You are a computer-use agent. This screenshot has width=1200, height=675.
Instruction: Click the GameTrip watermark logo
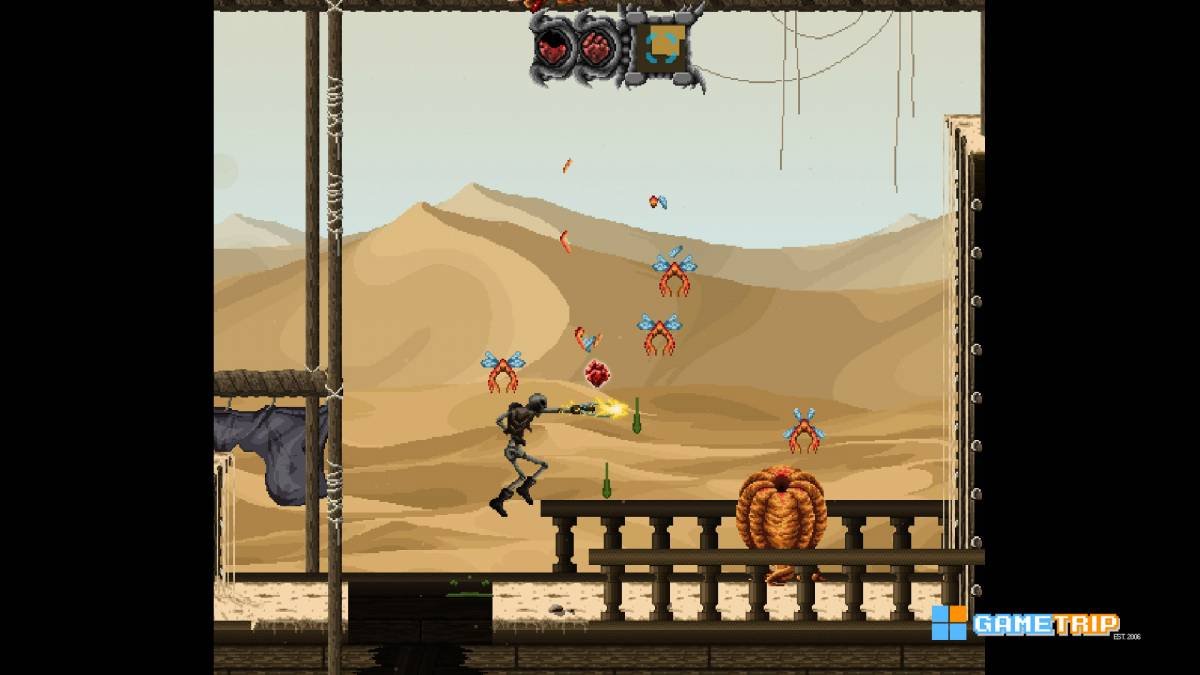[1033, 623]
